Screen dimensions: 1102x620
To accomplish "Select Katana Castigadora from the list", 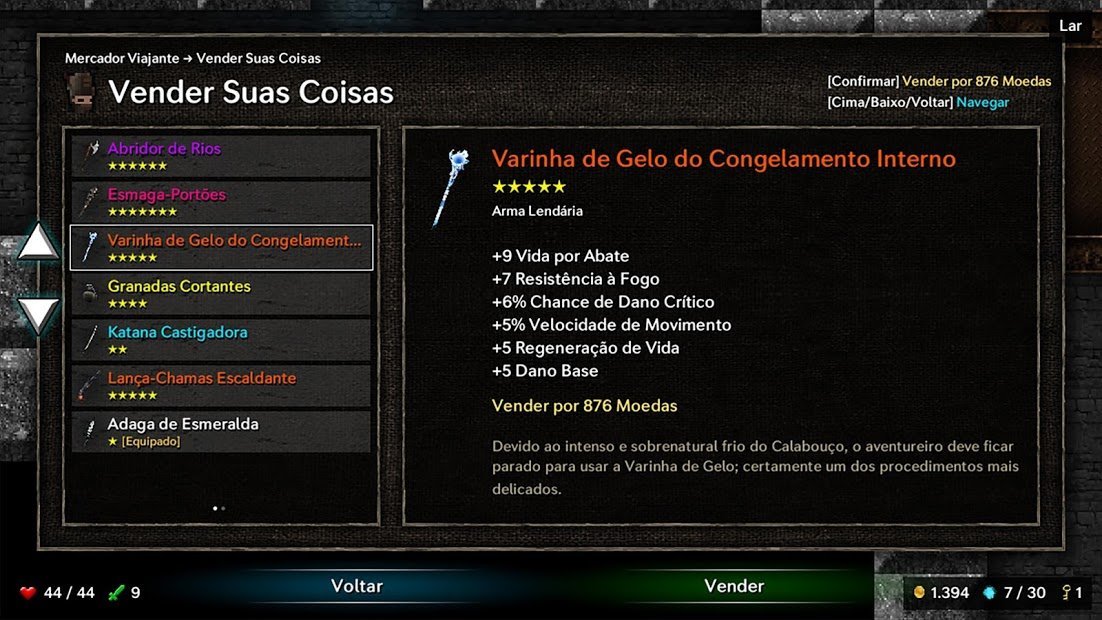I will (221, 340).
